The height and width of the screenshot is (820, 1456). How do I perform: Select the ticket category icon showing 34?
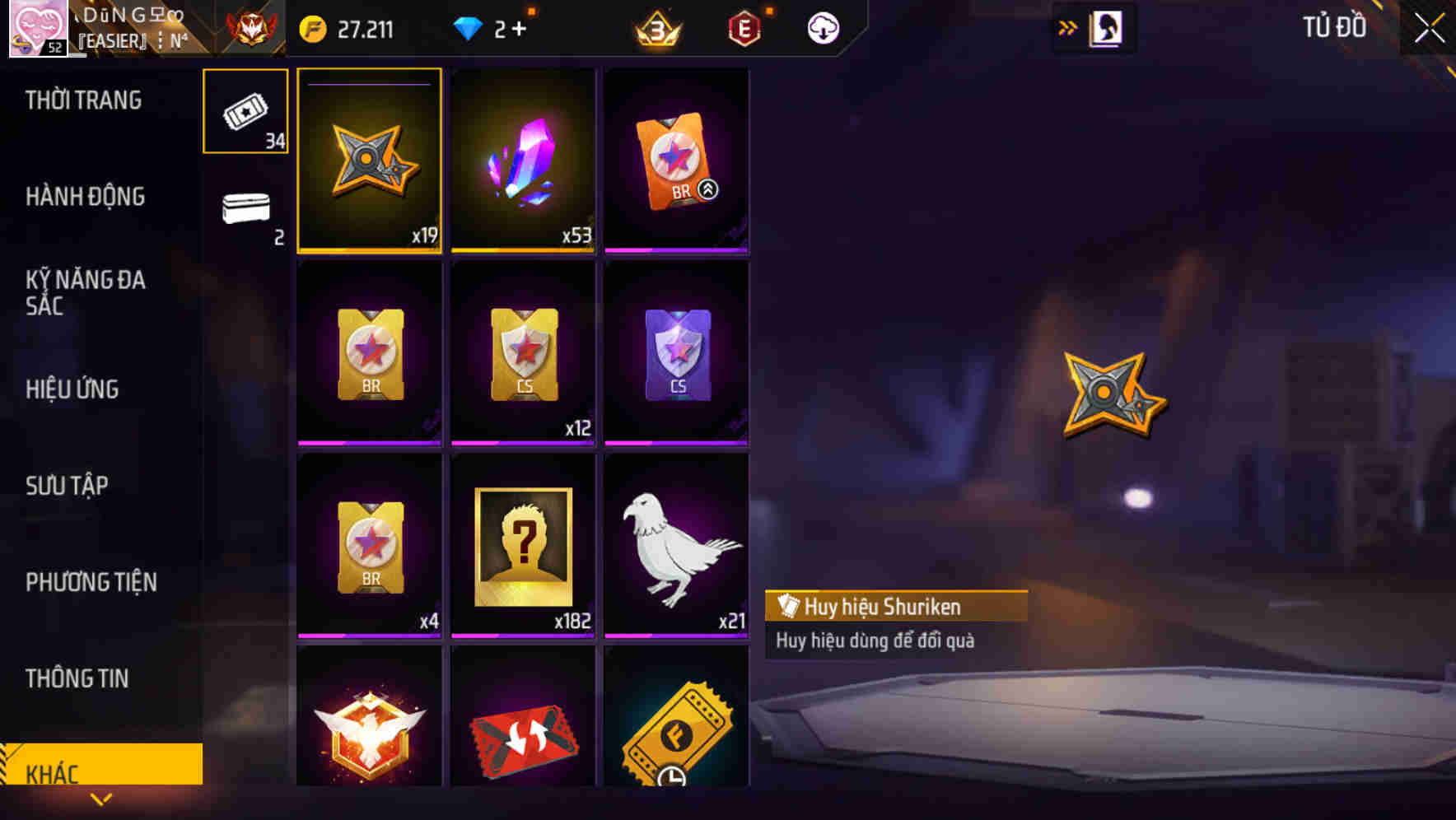click(x=245, y=111)
